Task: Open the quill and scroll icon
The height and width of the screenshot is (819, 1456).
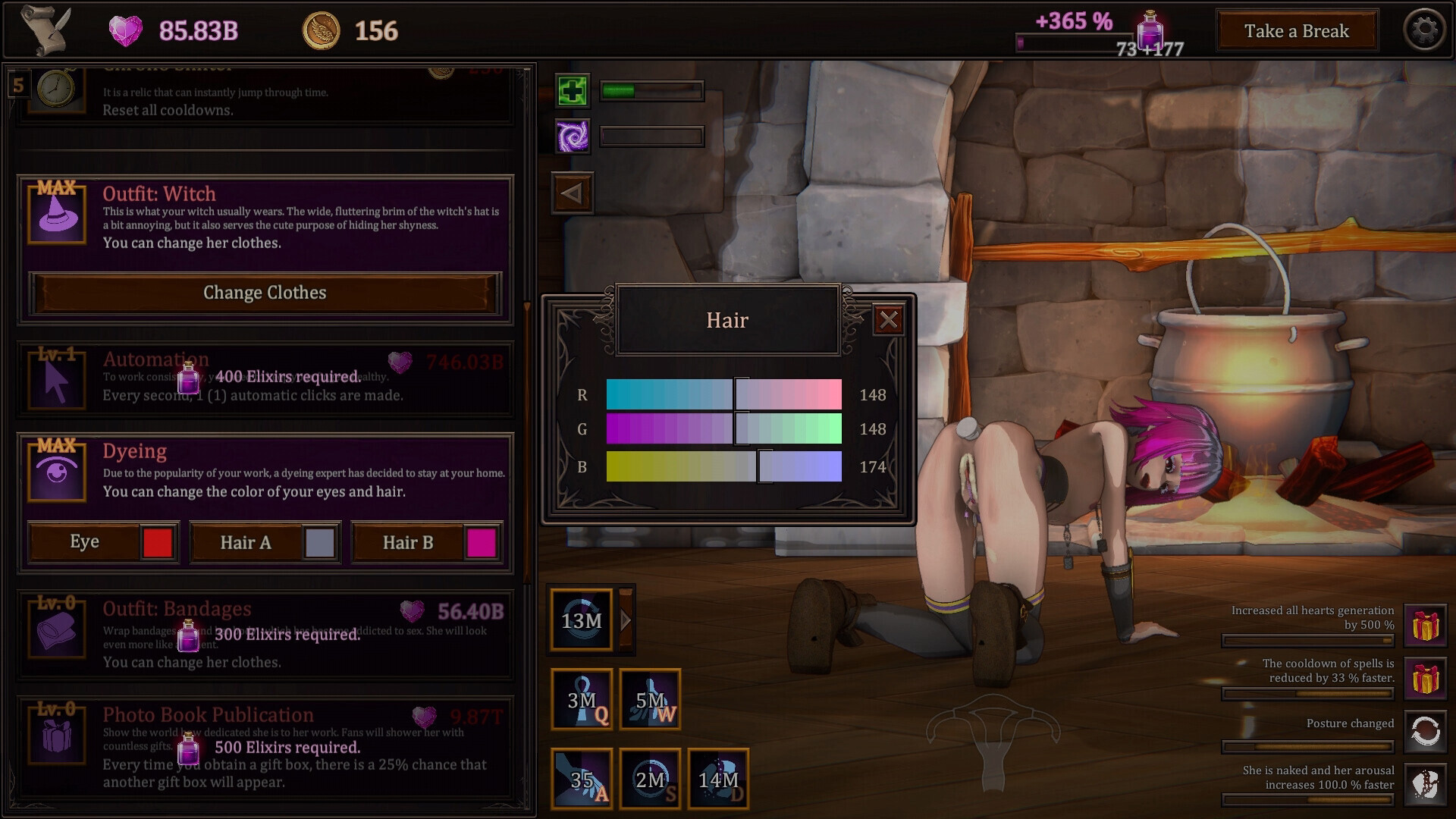Action: (45, 30)
